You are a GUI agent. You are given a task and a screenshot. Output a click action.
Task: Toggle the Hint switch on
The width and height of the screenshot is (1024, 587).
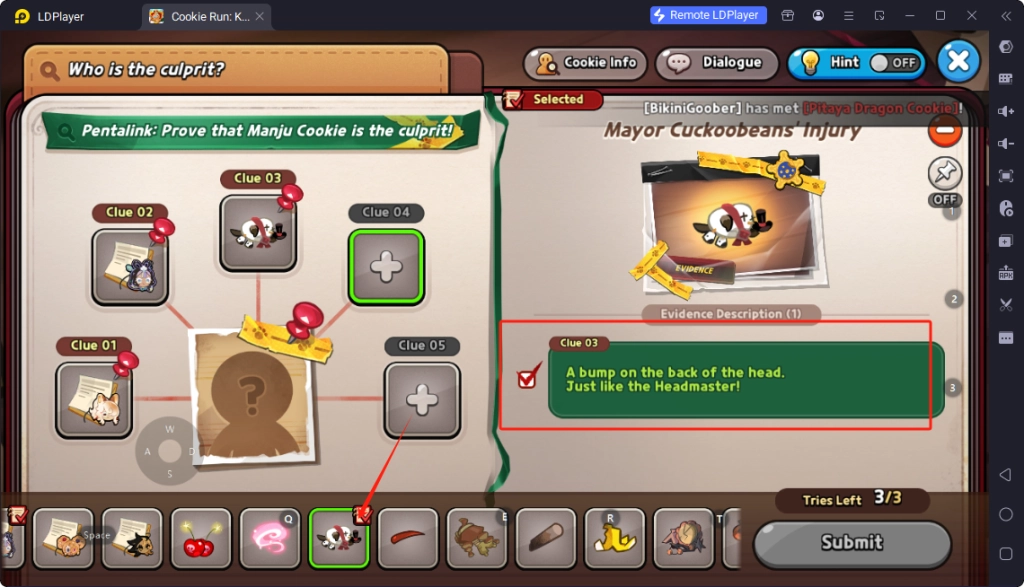pyautogui.click(x=892, y=62)
